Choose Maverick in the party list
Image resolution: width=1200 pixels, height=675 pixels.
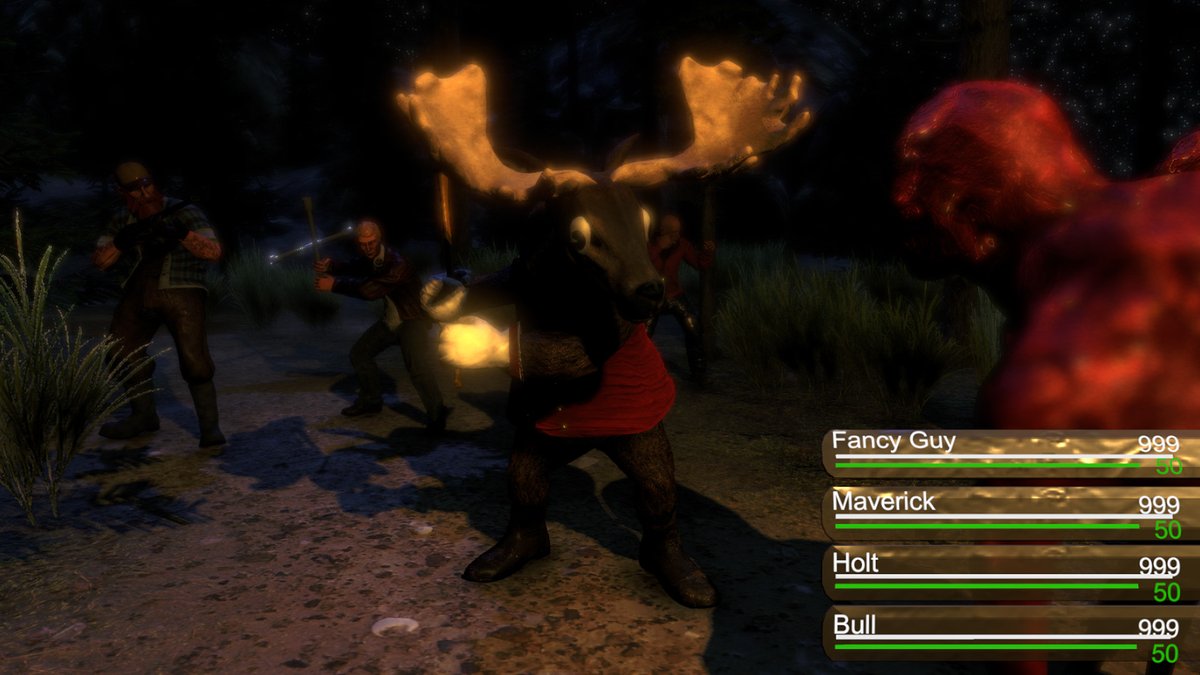[x=1008, y=513]
